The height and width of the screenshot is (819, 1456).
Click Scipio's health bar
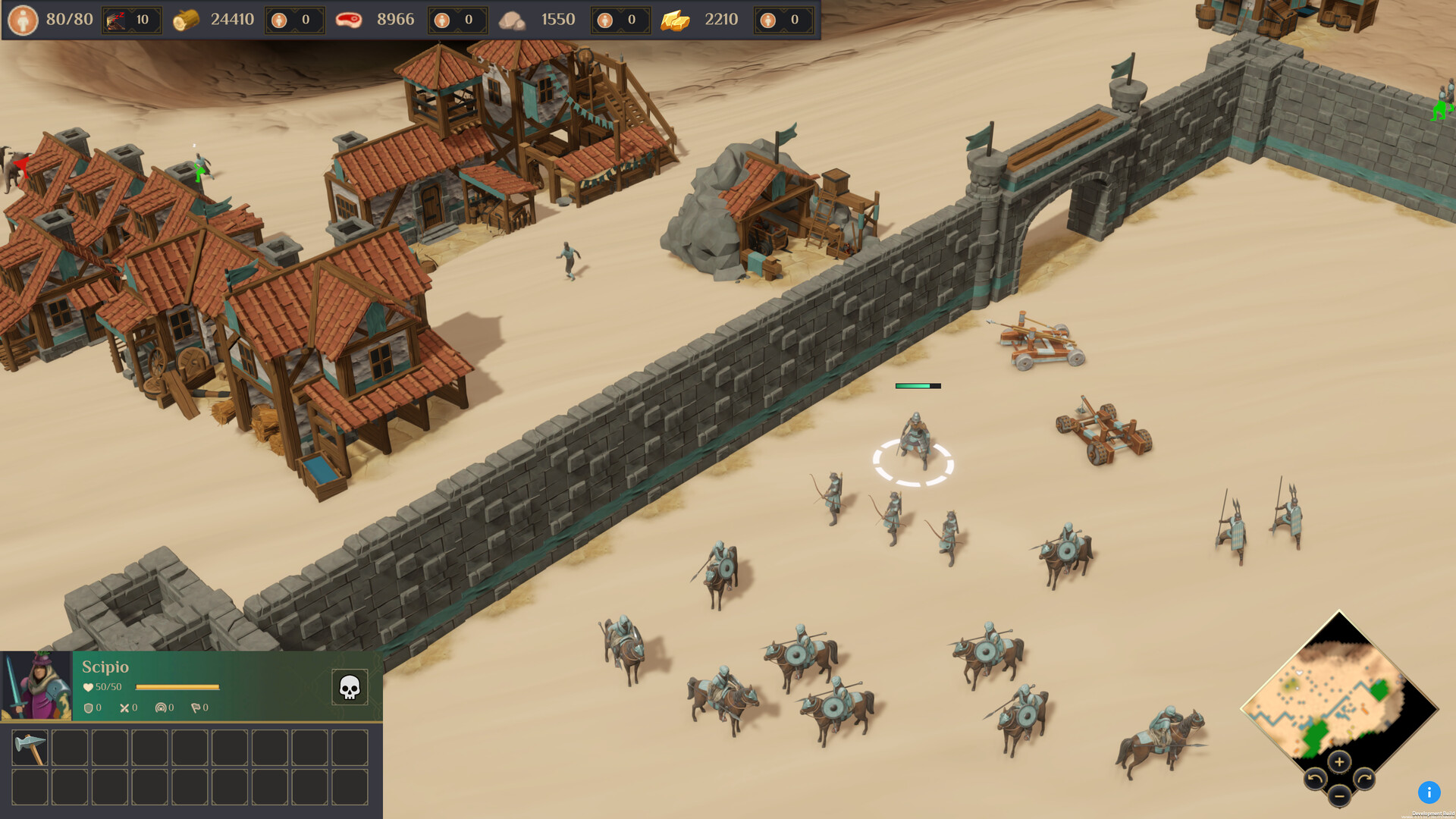(177, 687)
